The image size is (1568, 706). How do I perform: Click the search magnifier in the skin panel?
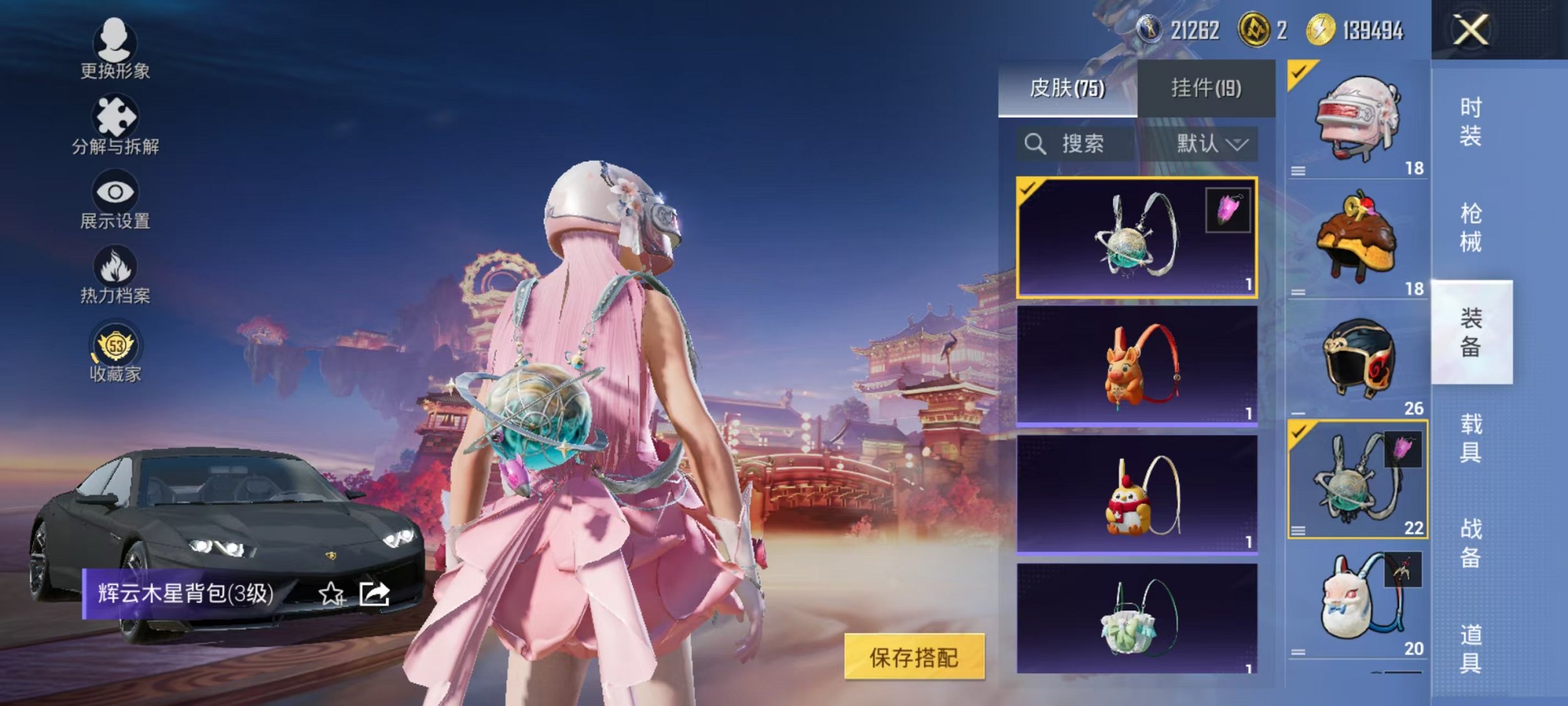(1036, 144)
